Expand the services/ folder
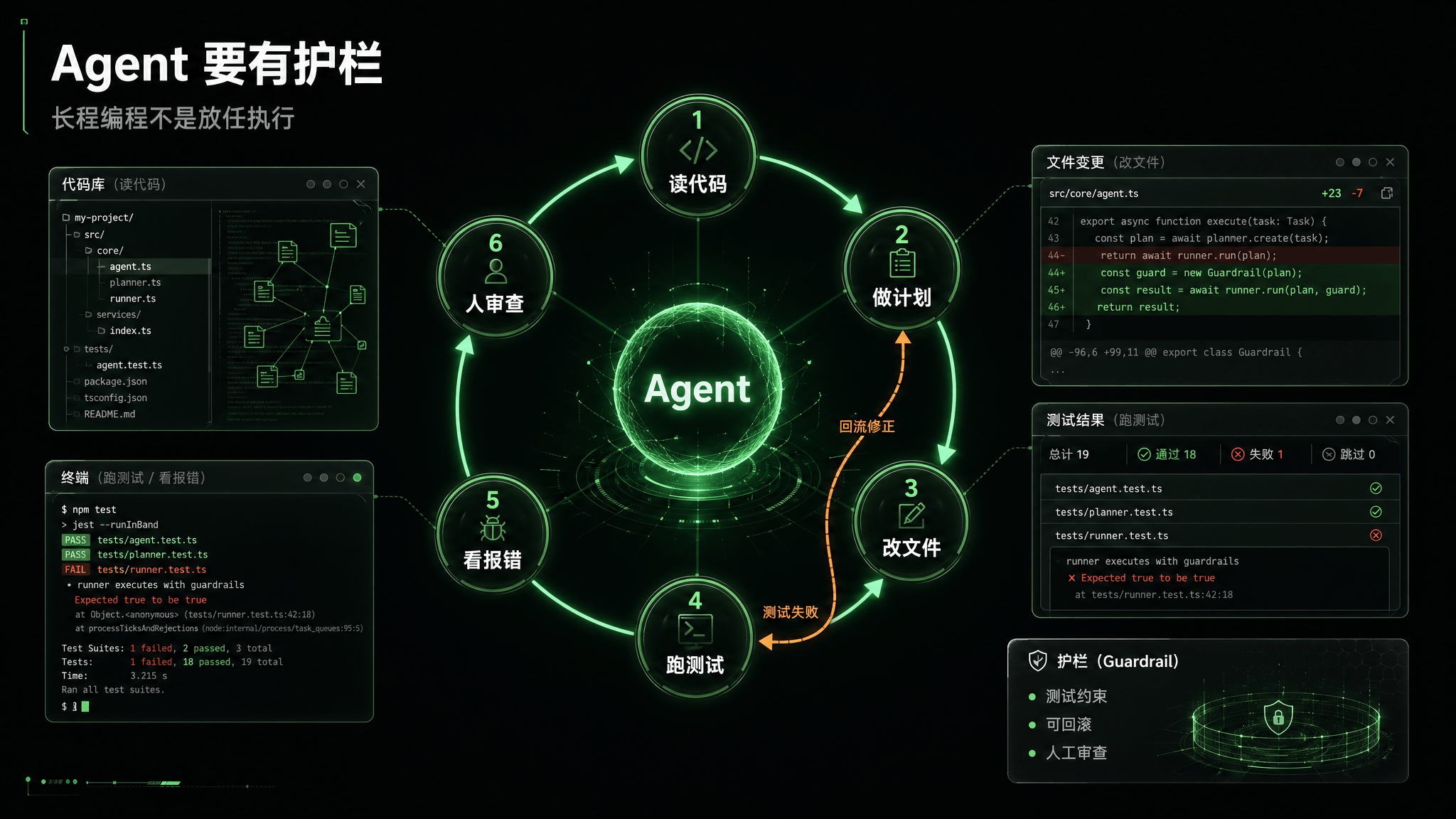This screenshot has height=819, width=1456. [x=118, y=315]
